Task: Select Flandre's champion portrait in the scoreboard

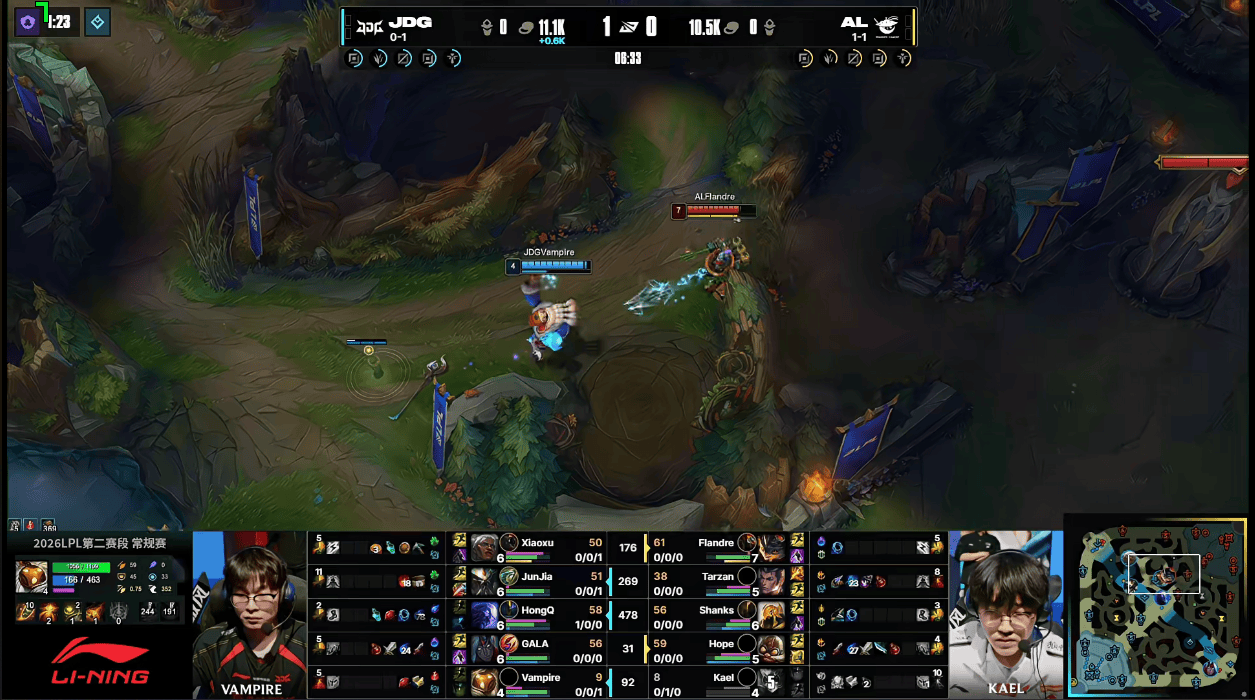Action: (771, 546)
